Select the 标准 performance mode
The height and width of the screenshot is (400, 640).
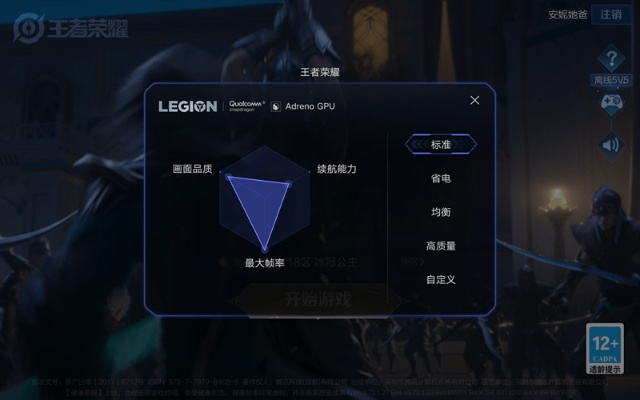(x=441, y=145)
